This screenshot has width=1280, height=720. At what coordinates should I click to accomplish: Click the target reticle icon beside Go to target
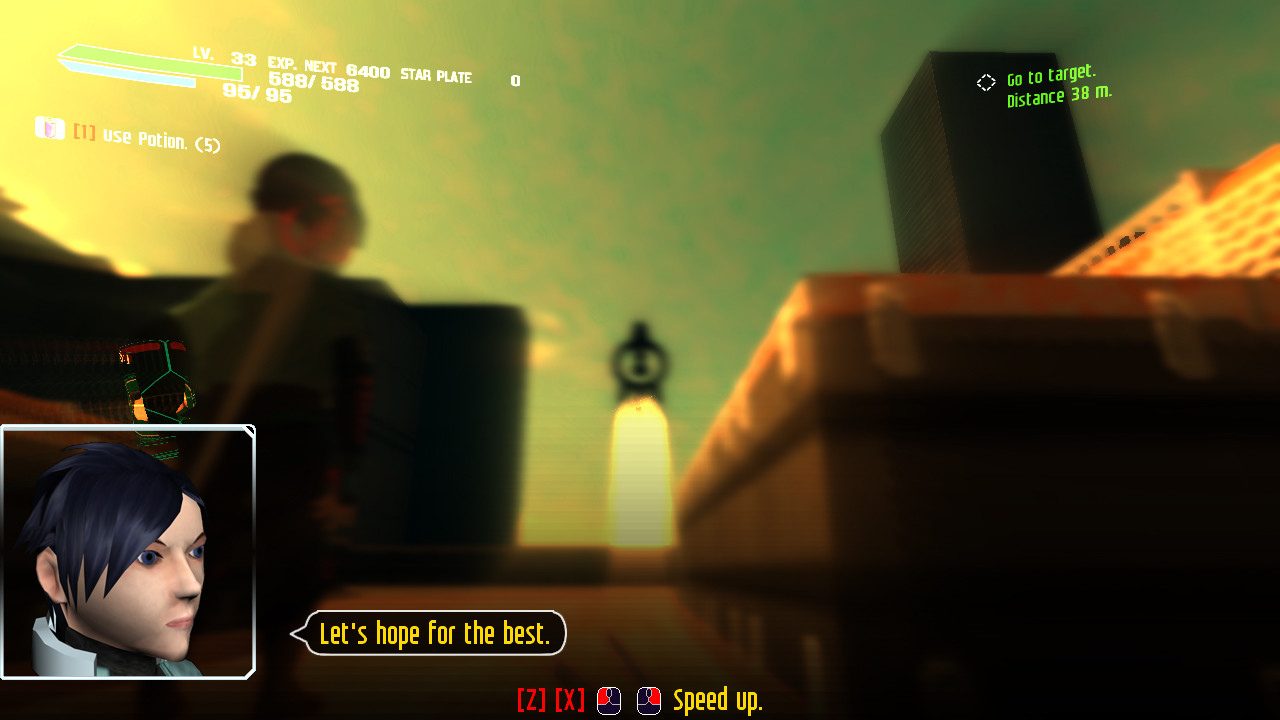tap(986, 83)
